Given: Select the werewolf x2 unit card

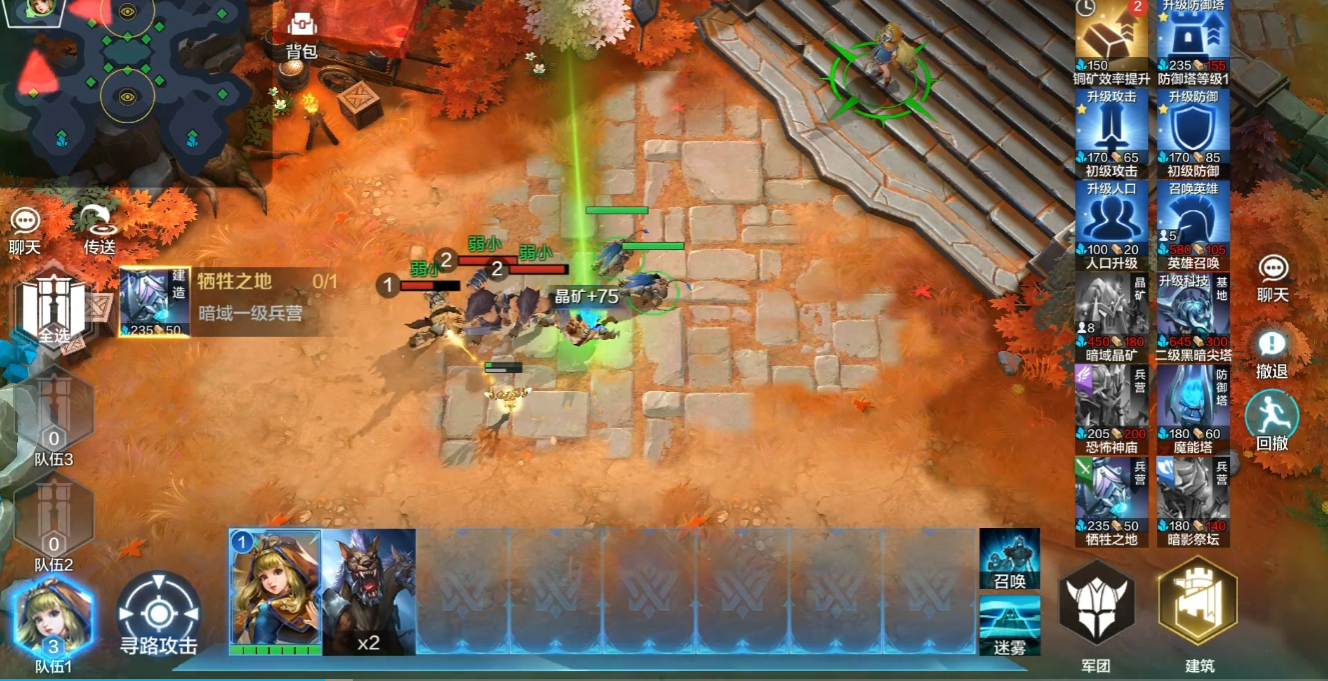Looking at the screenshot, I should [369, 592].
